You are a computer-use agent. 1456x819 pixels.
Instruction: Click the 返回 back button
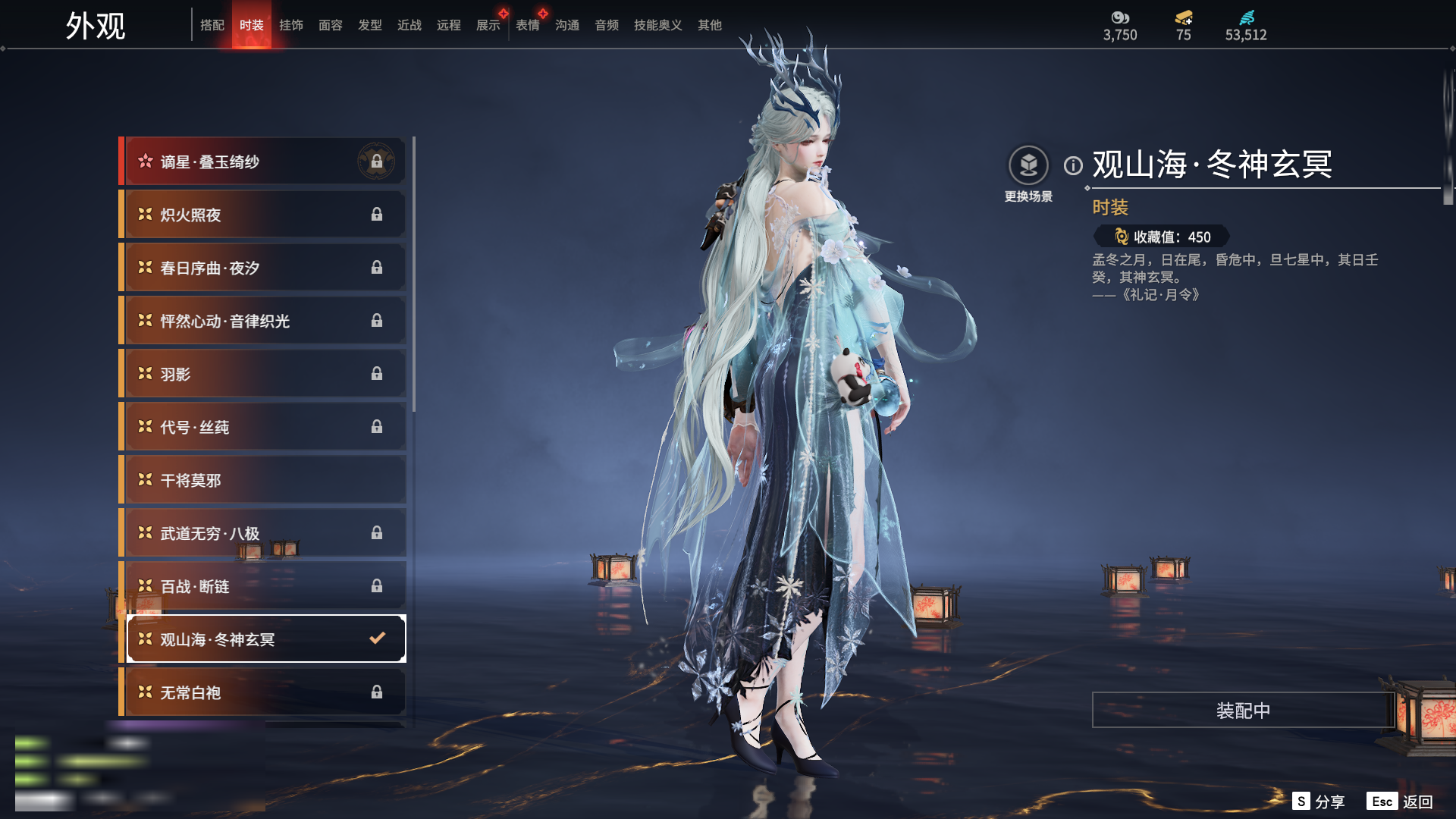click(x=1417, y=802)
